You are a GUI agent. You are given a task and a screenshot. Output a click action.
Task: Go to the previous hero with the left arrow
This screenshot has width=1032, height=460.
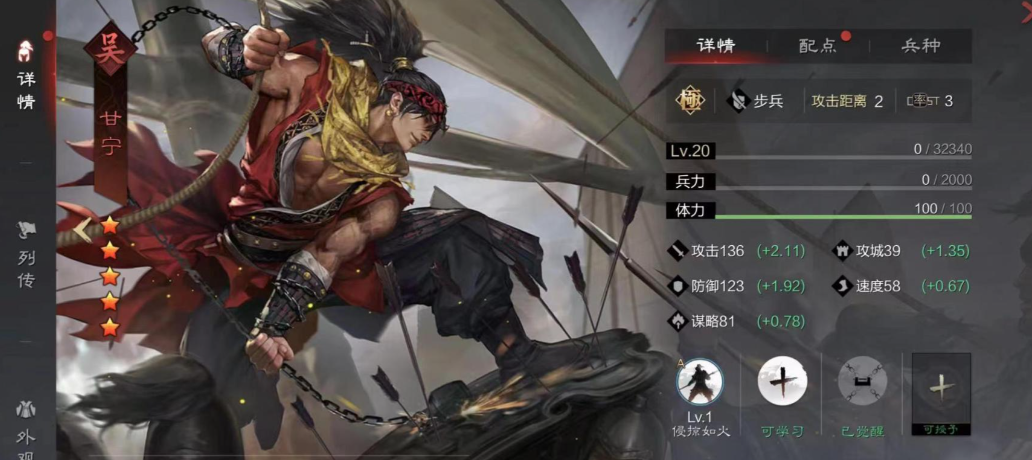point(81,231)
